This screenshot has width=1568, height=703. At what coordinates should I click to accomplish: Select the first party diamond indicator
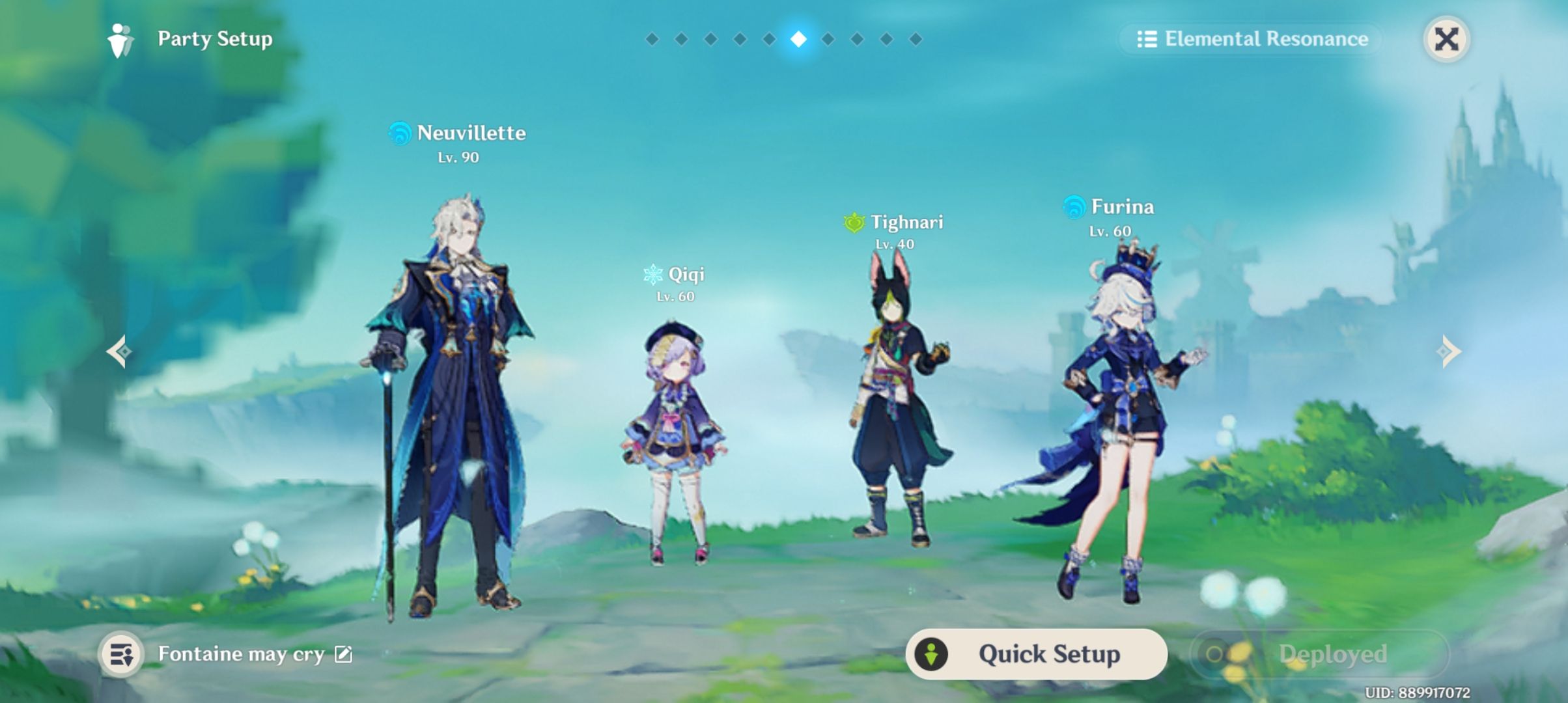(x=651, y=39)
